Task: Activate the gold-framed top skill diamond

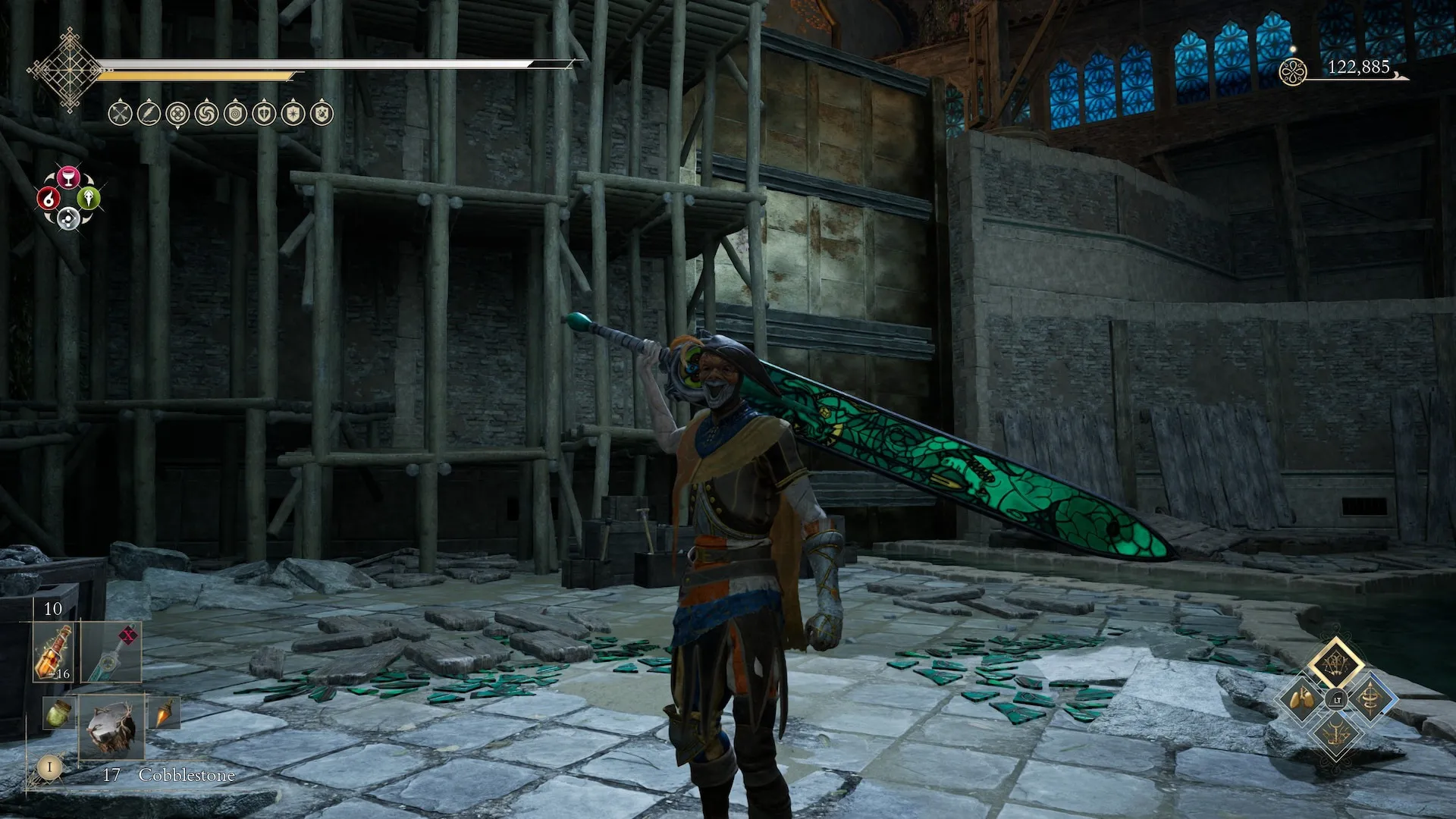Action: [1335, 663]
